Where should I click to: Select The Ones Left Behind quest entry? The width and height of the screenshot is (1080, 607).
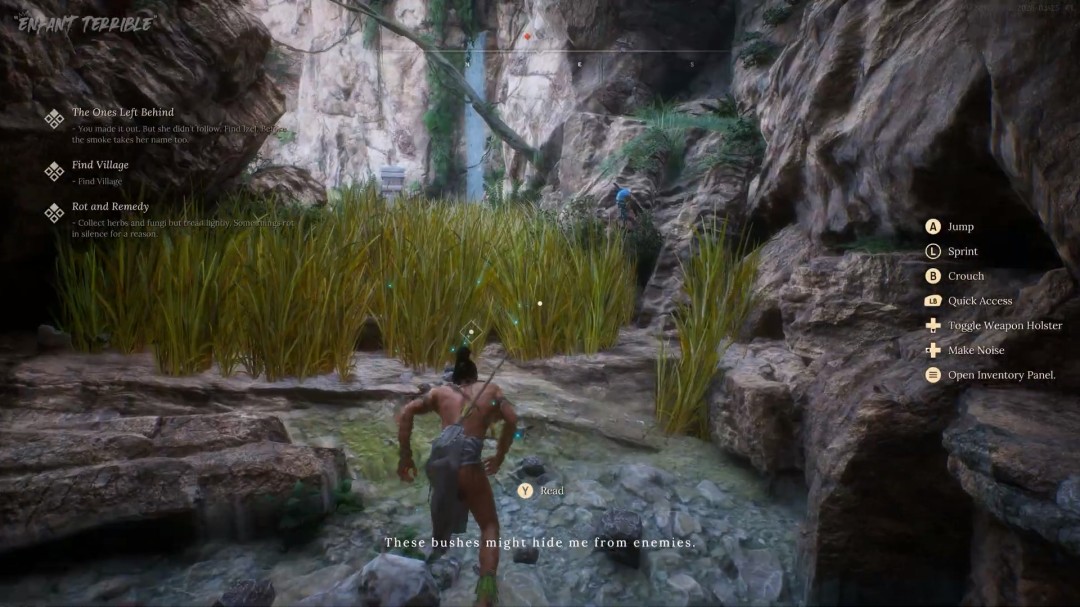pyautogui.click(x=122, y=113)
